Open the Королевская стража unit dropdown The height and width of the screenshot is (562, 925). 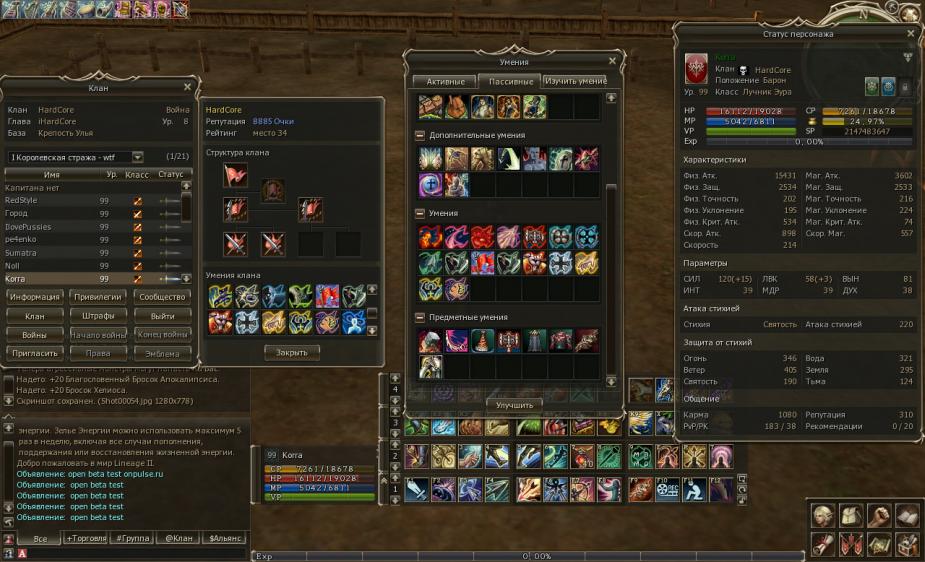point(137,157)
